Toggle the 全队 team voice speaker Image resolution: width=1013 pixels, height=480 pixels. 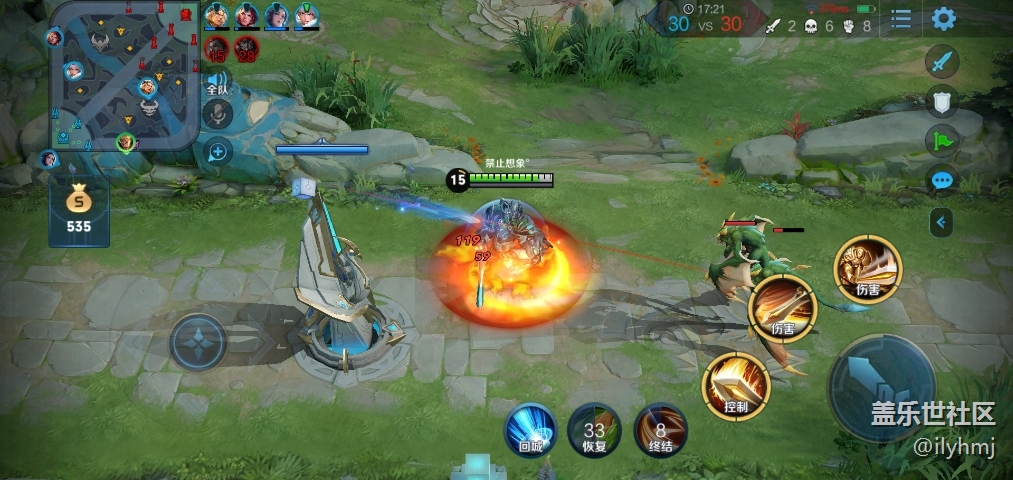217,82
